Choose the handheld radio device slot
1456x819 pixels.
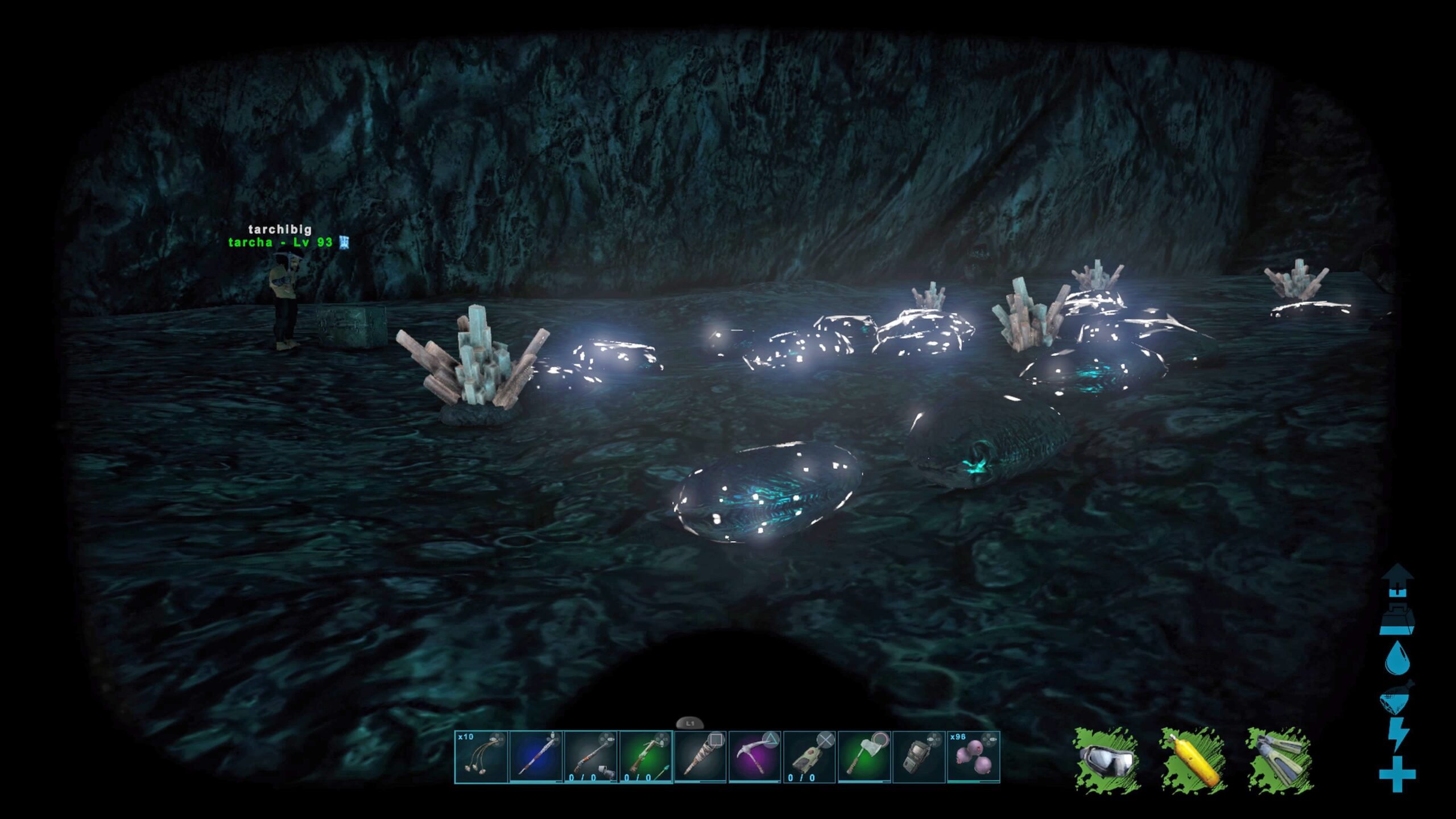[x=918, y=757]
